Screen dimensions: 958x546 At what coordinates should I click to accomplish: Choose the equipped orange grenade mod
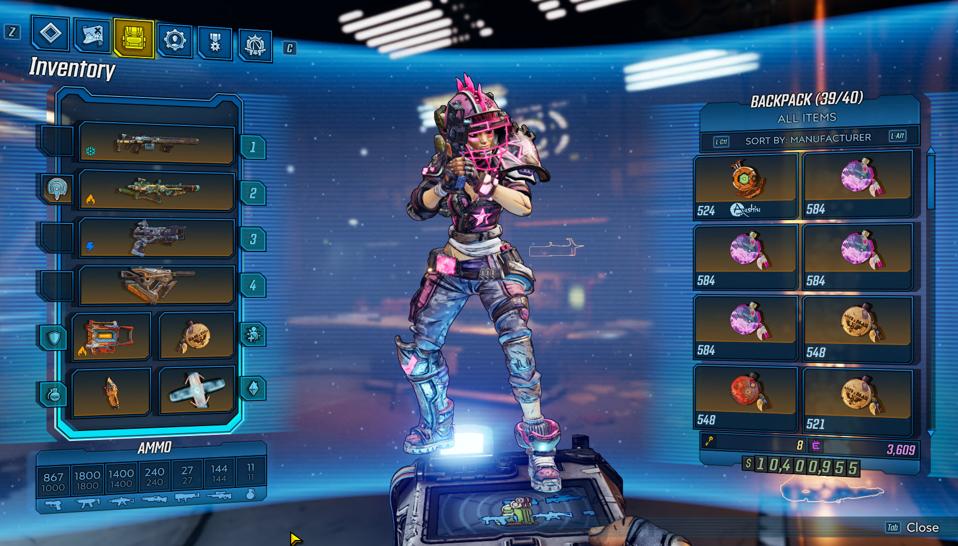(x=111, y=390)
